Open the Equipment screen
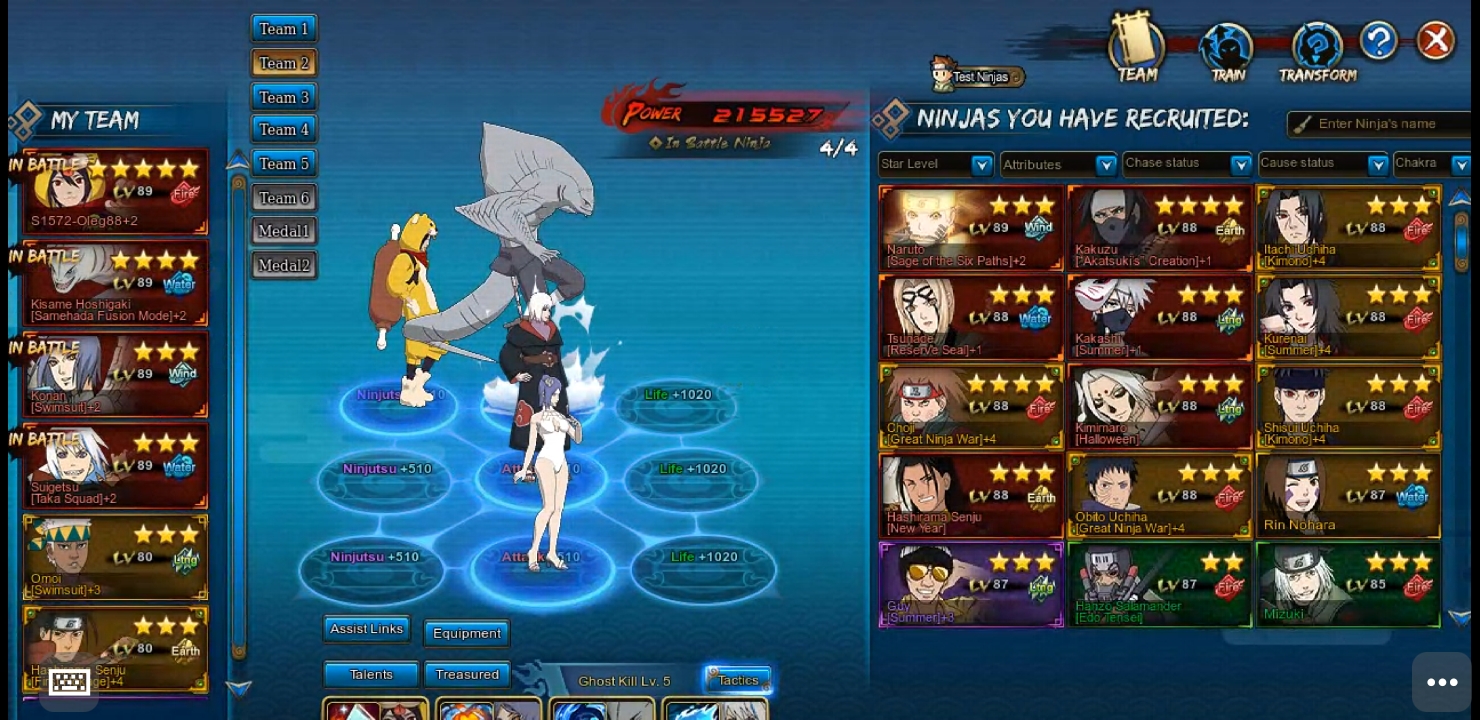 coord(467,633)
